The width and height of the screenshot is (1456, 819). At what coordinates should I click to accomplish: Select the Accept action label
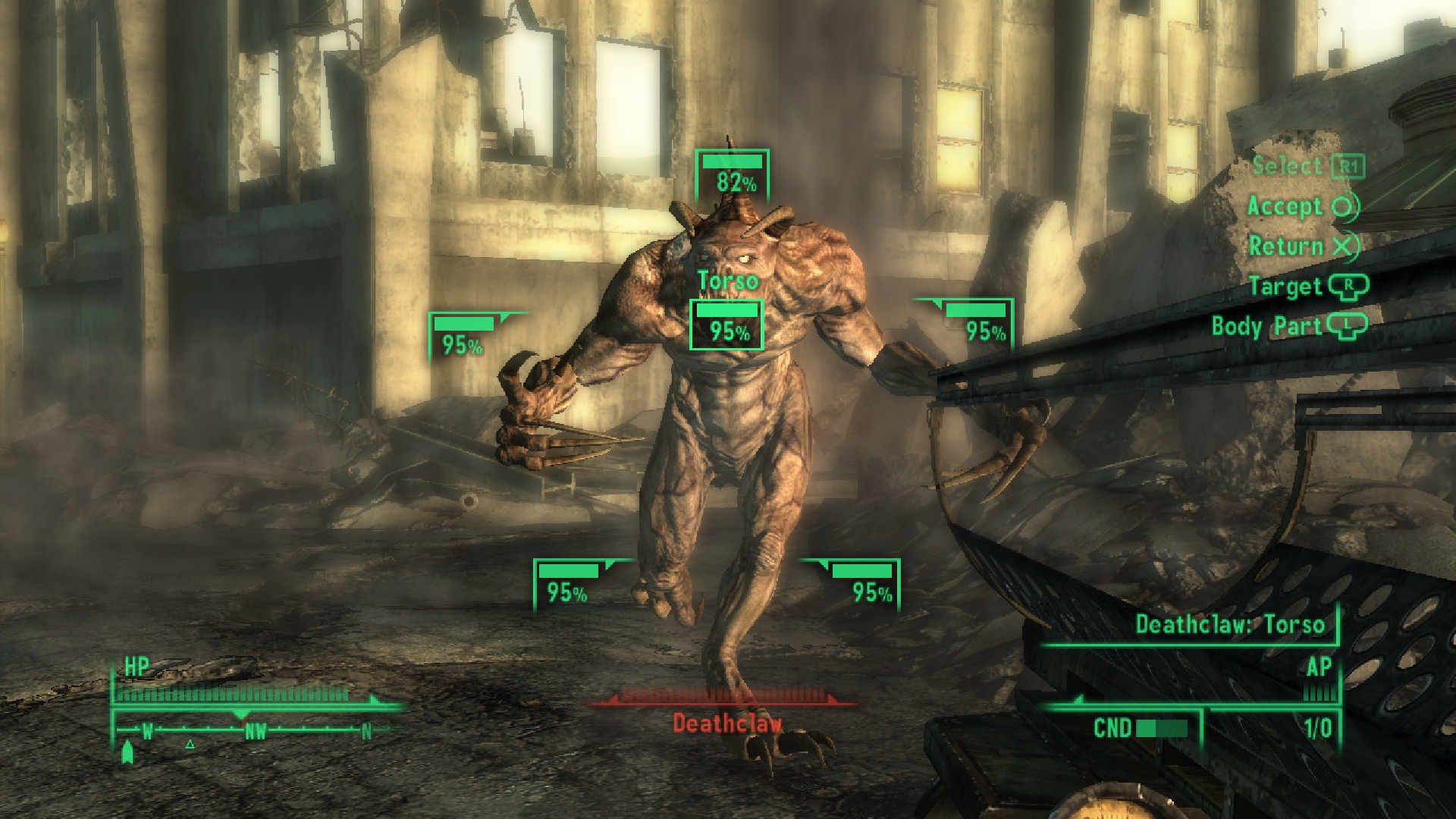click(1287, 207)
